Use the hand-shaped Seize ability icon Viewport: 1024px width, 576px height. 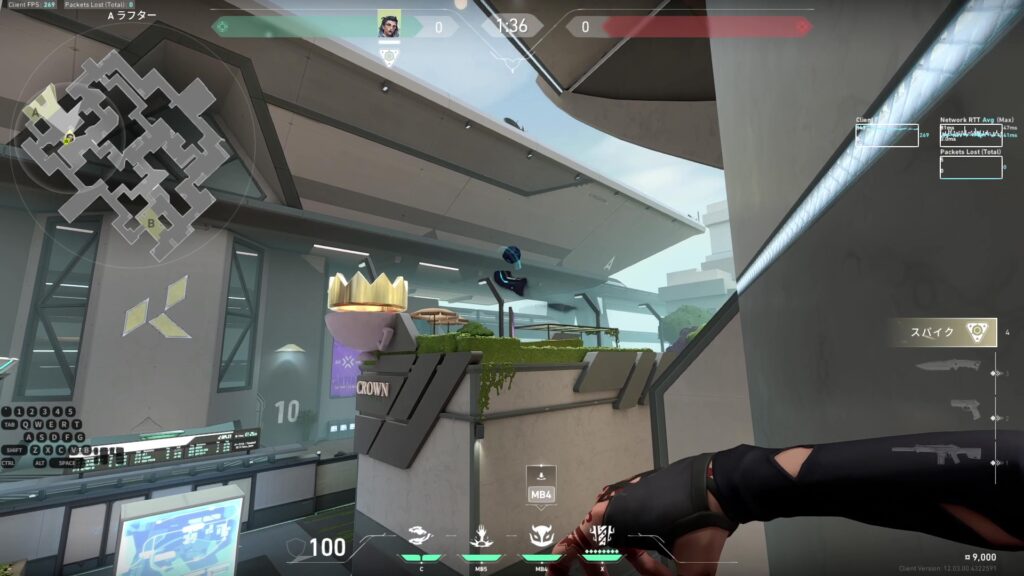click(481, 539)
